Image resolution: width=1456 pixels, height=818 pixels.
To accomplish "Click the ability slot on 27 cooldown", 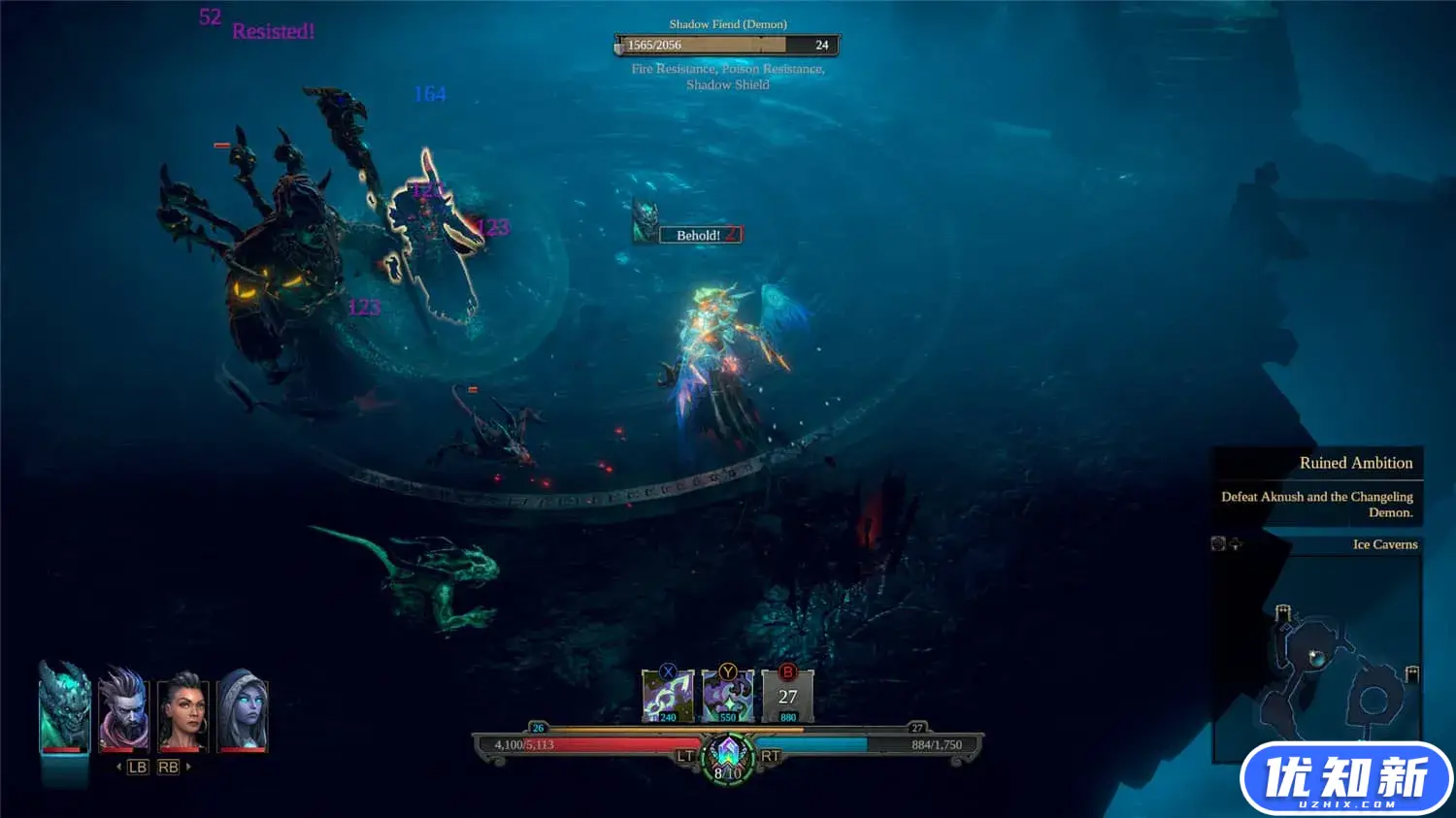I will [x=787, y=696].
